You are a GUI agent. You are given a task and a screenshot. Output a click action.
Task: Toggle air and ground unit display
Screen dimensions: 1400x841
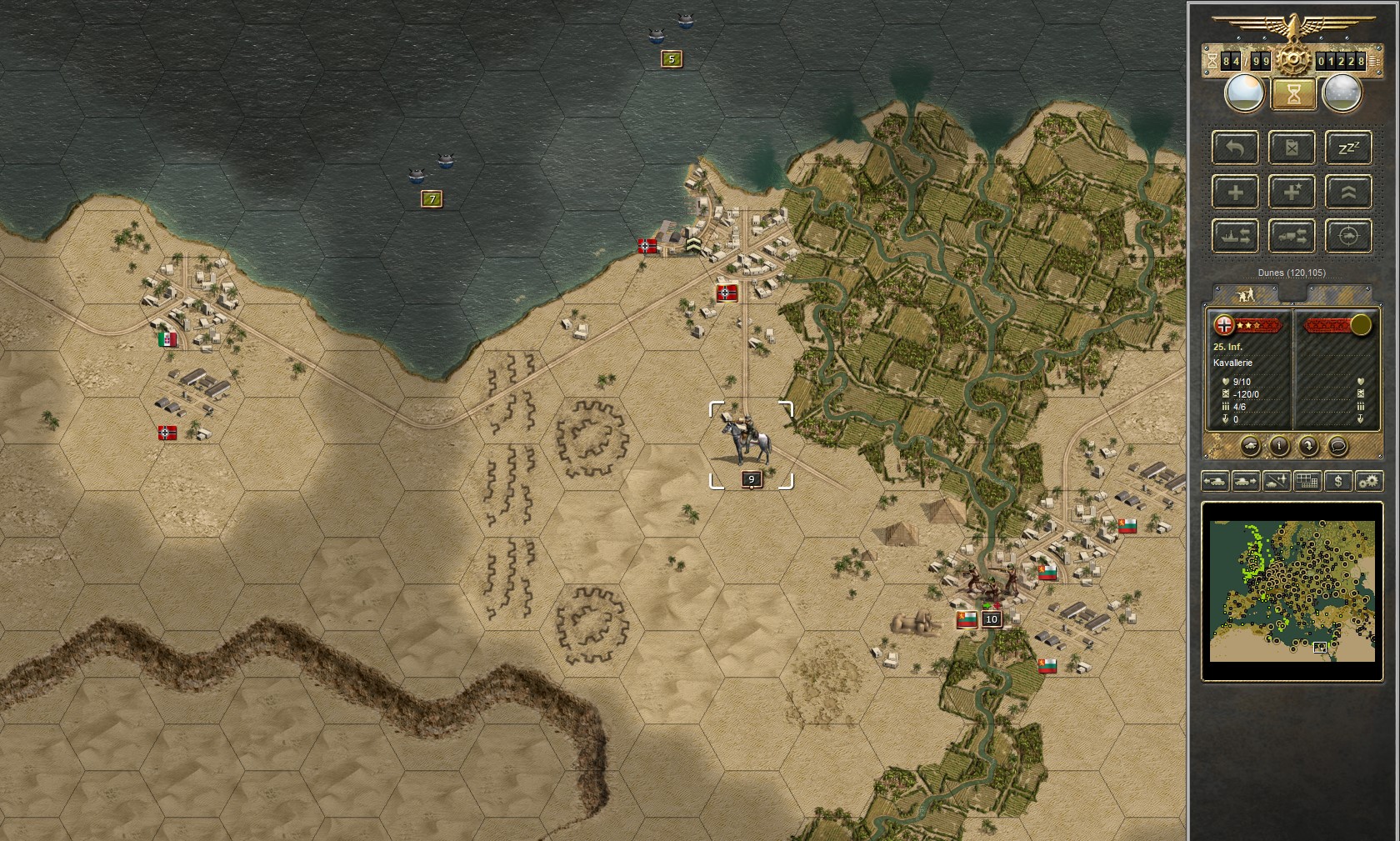click(1275, 481)
